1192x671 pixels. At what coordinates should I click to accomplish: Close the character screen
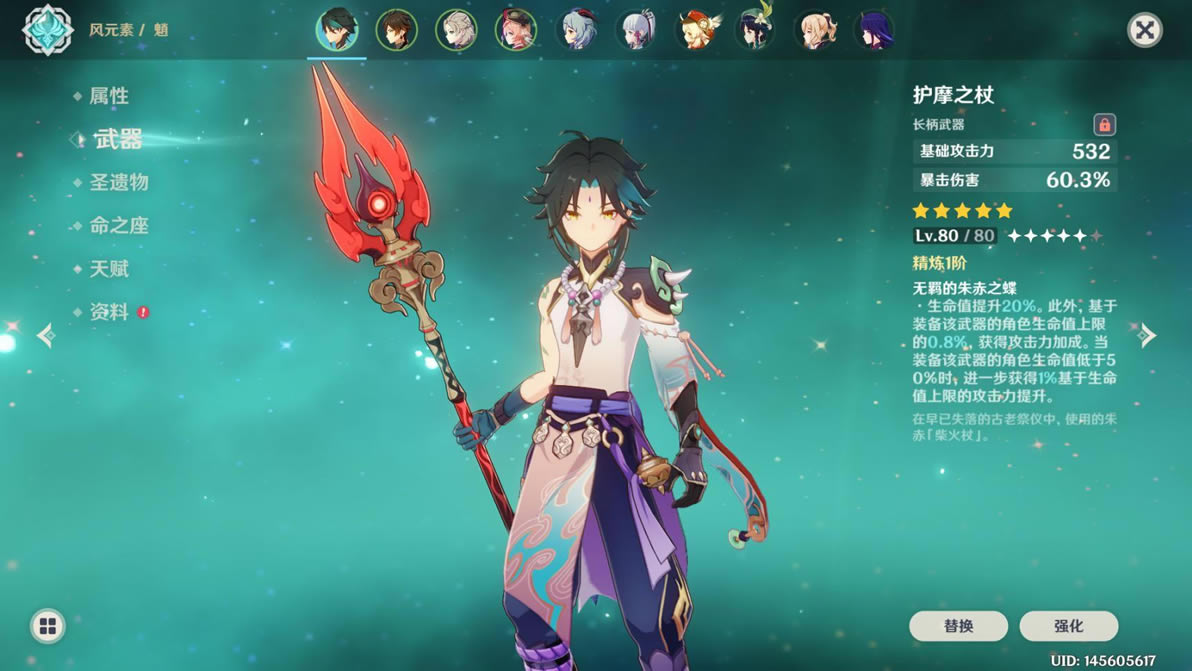1145,30
